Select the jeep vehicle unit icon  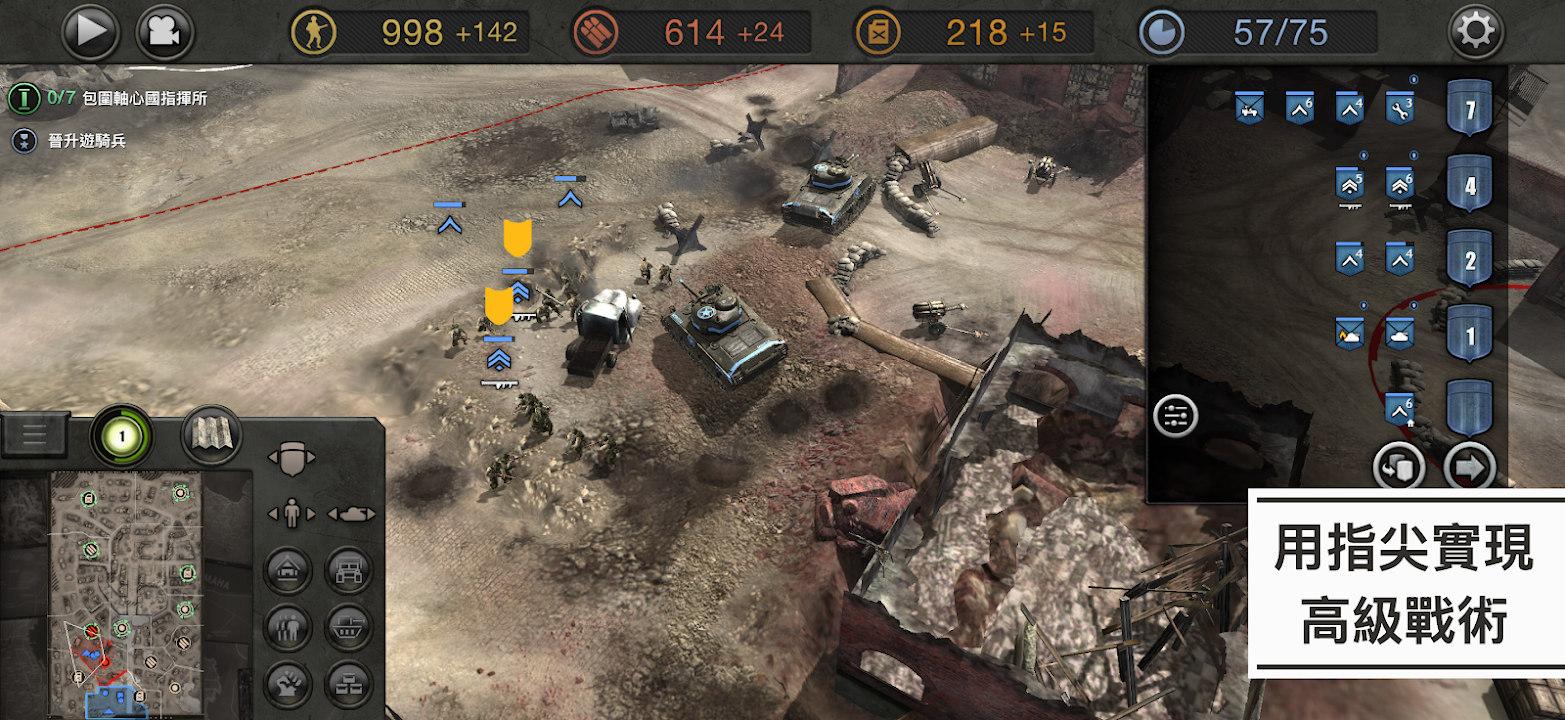pyautogui.click(x=1249, y=109)
